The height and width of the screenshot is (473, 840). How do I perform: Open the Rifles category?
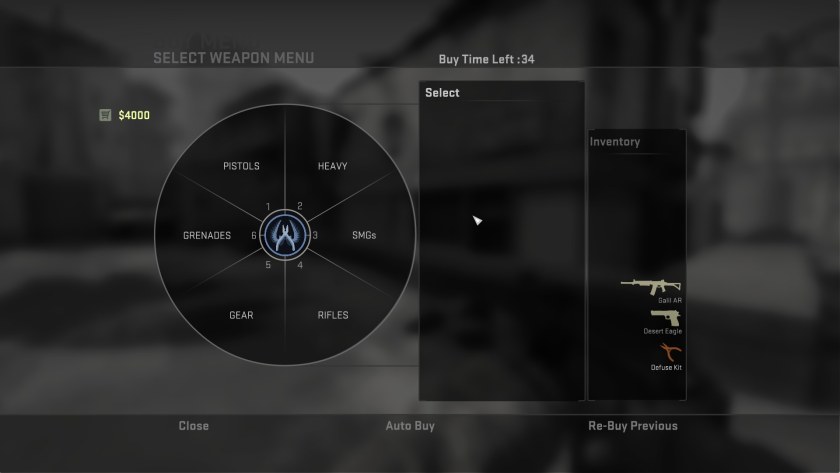pos(333,315)
